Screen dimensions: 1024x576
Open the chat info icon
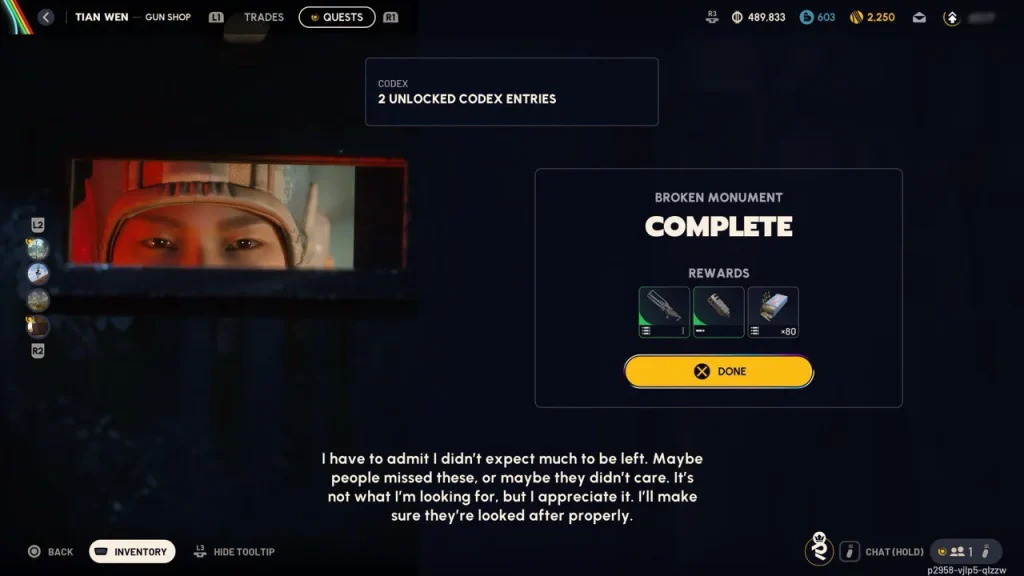pyautogui.click(x=849, y=551)
